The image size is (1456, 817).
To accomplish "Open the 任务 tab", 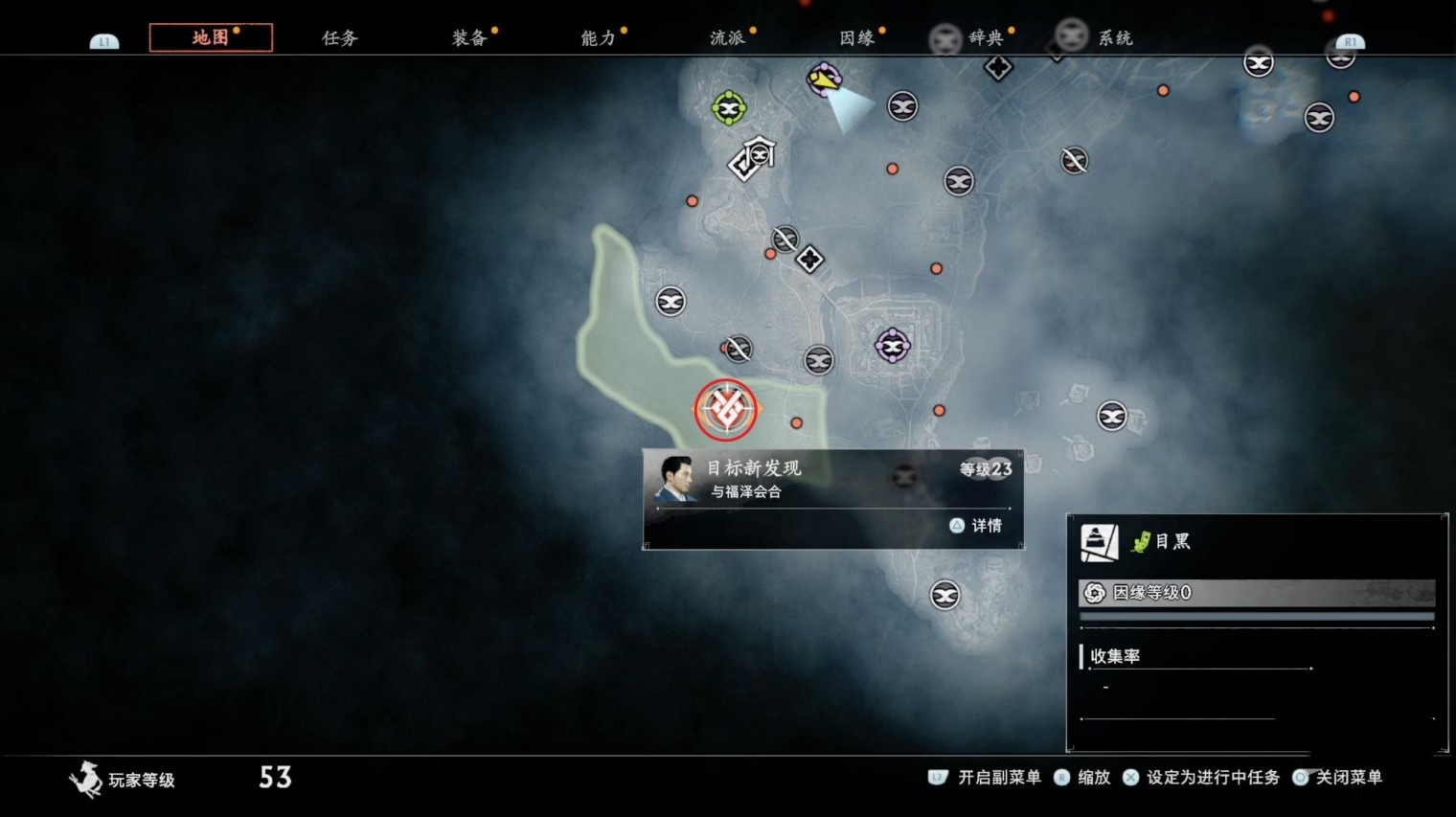I will tap(340, 38).
